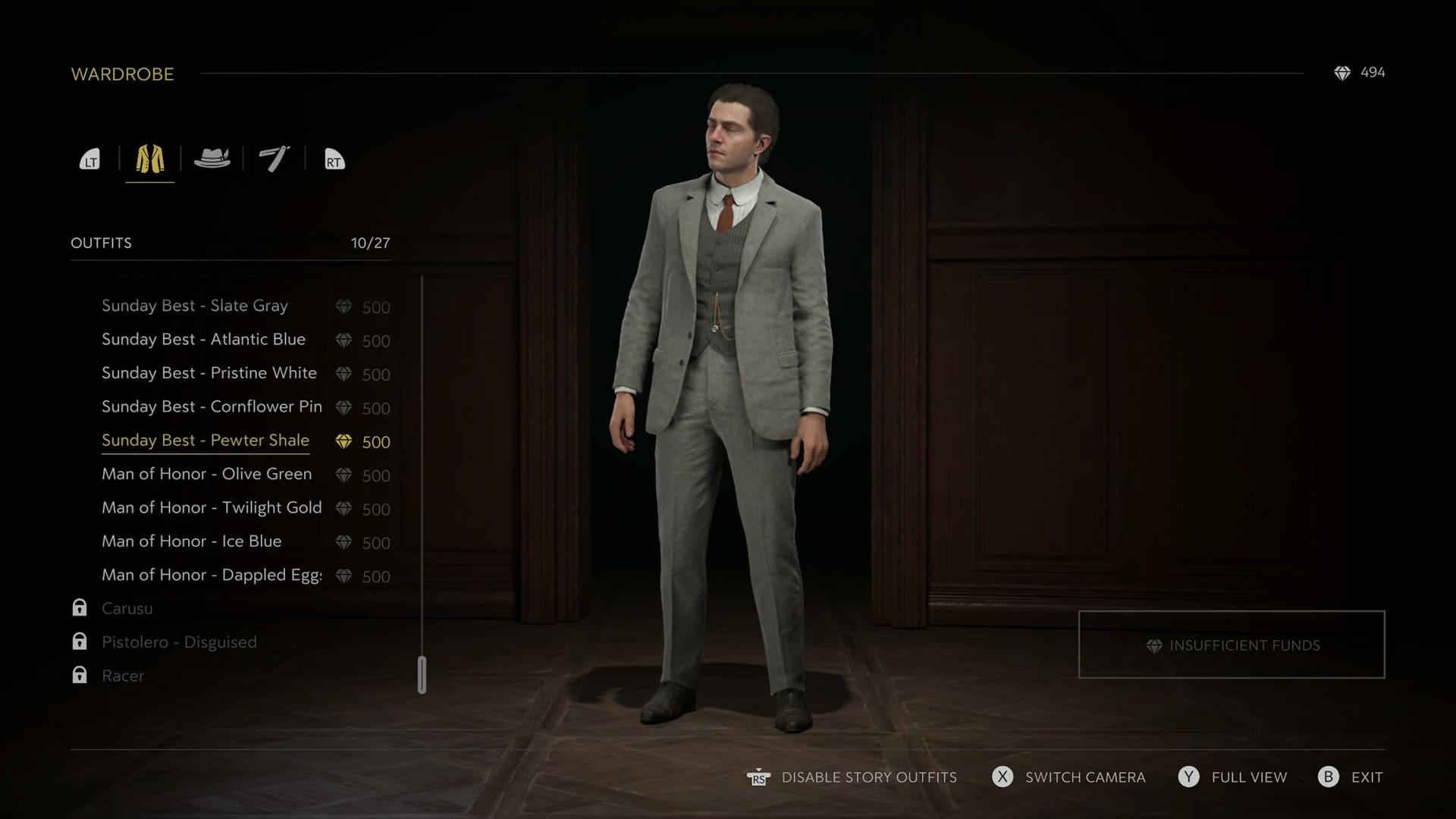Click the gem currency icon showing 494

(1344, 73)
